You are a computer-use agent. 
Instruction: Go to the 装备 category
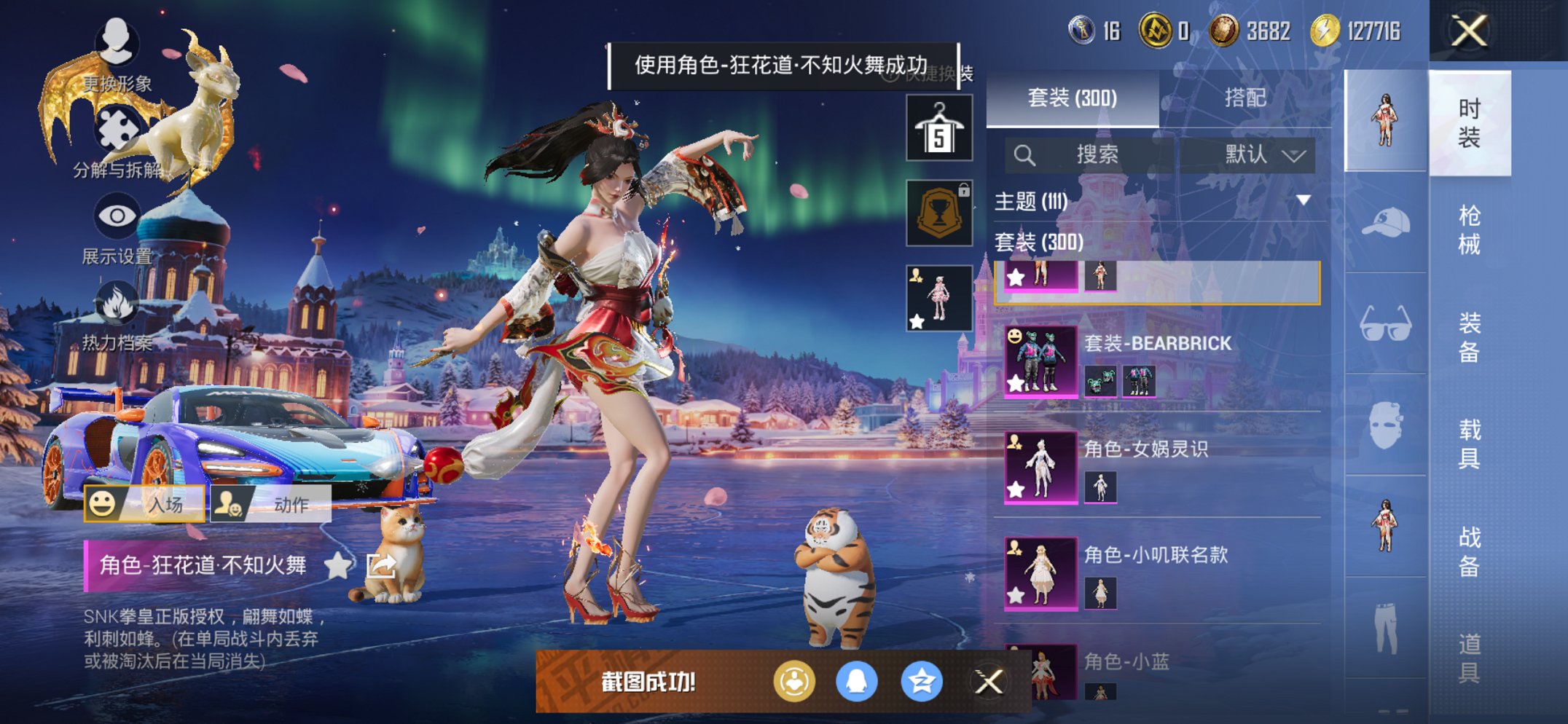click(x=1468, y=337)
